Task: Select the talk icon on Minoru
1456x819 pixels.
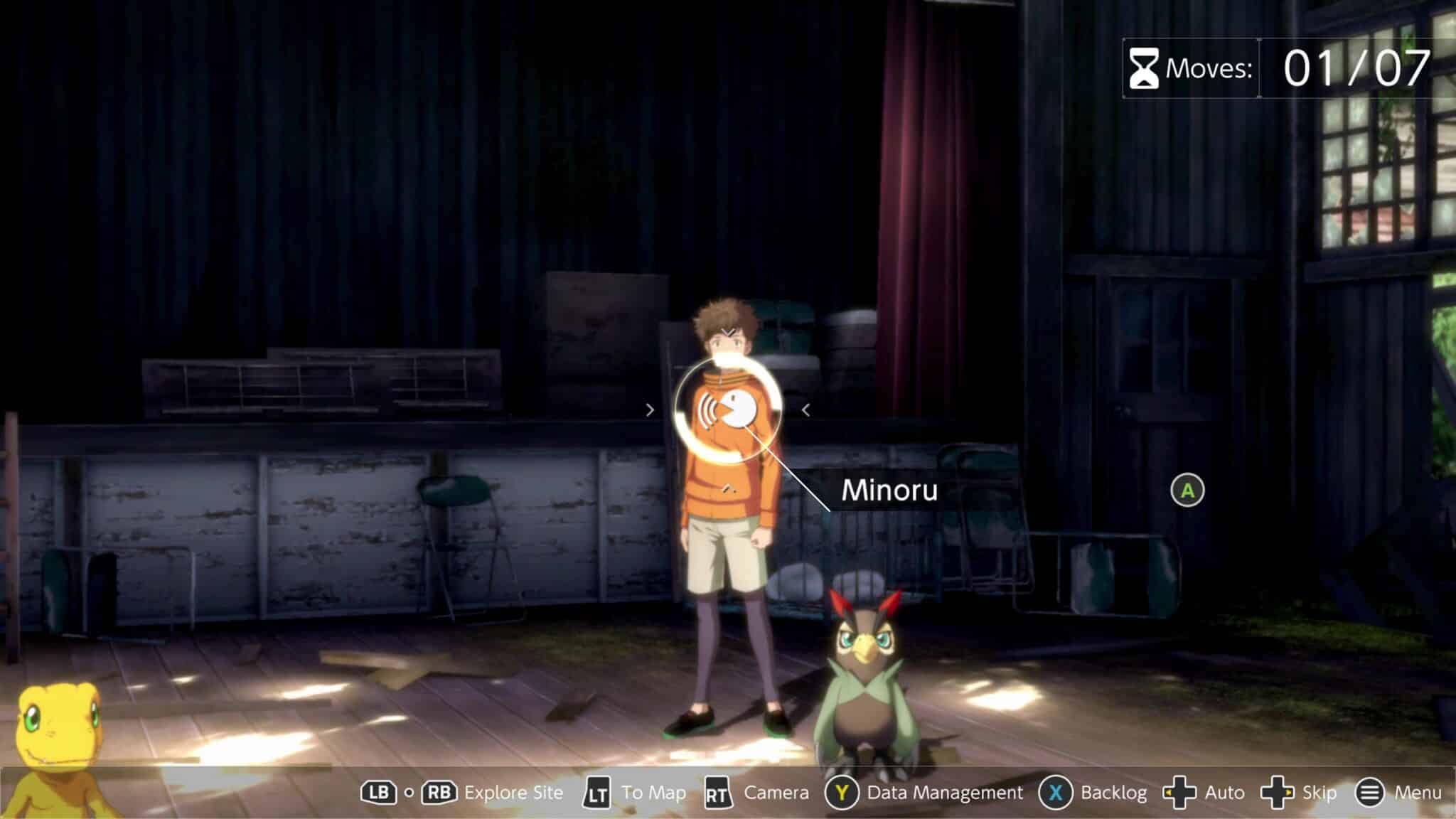Action: click(x=727, y=410)
